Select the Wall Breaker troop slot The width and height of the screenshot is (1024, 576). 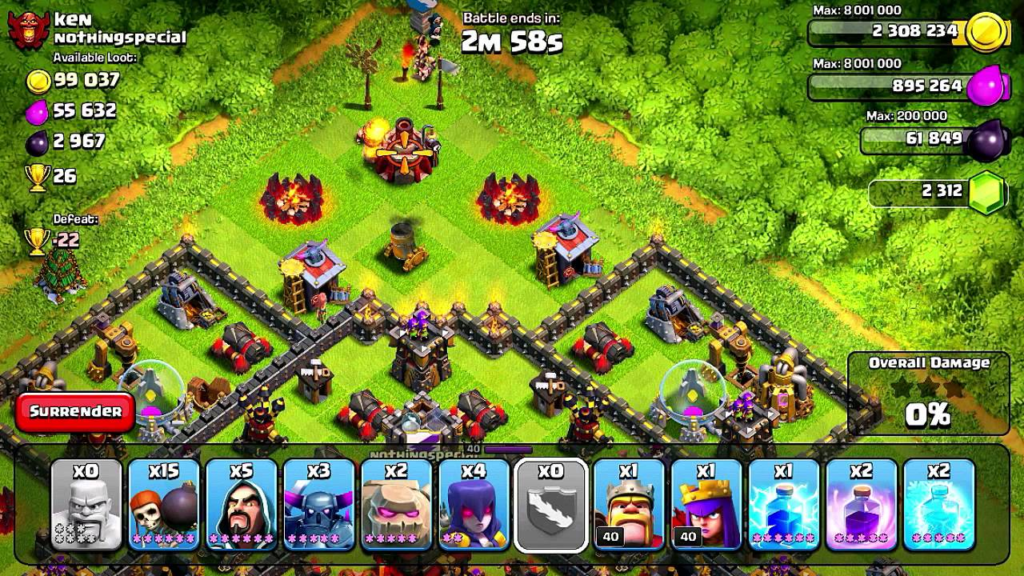(164, 505)
